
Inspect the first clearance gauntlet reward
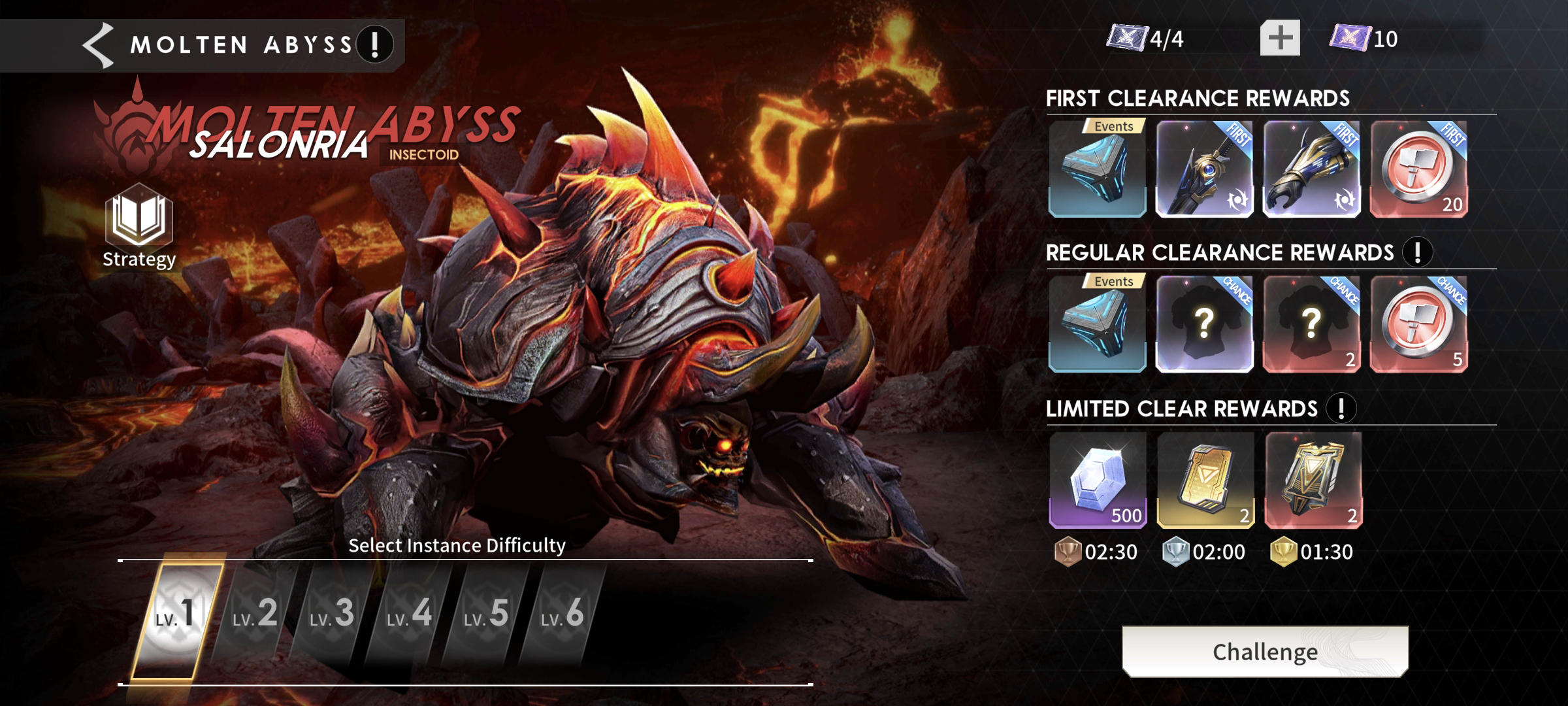coord(1311,169)
